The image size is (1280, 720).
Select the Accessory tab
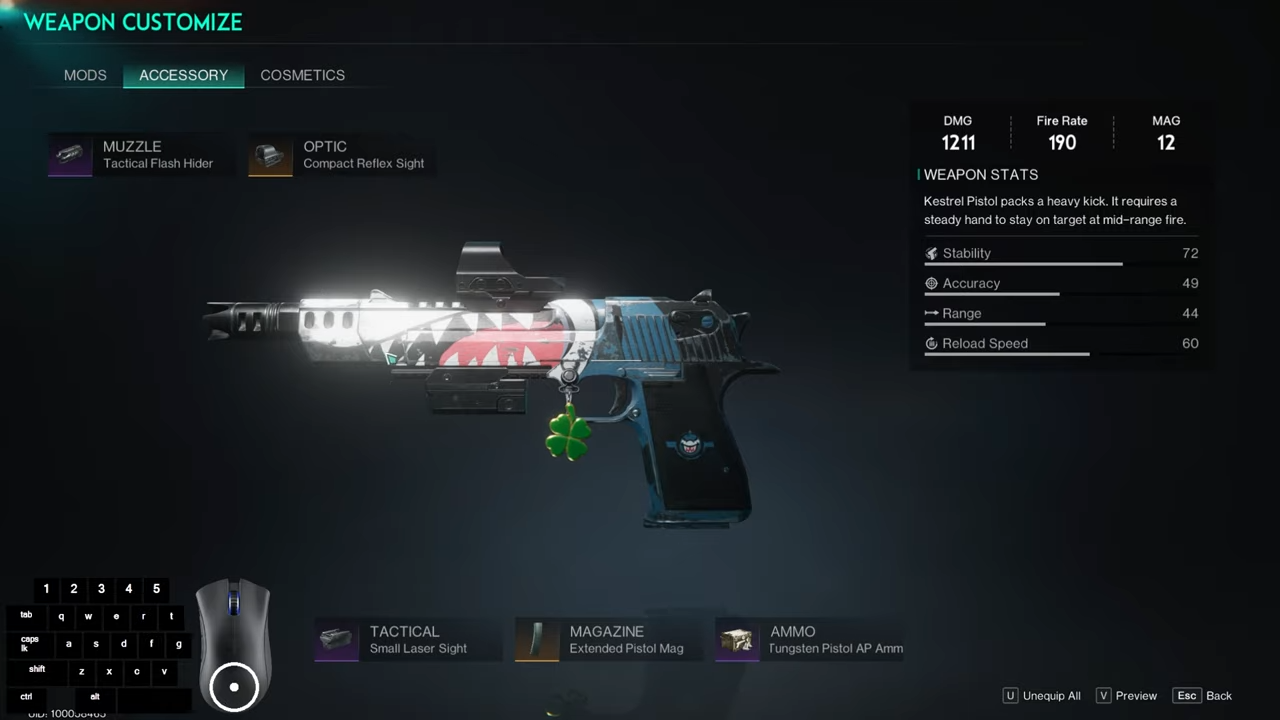point(183,75)
